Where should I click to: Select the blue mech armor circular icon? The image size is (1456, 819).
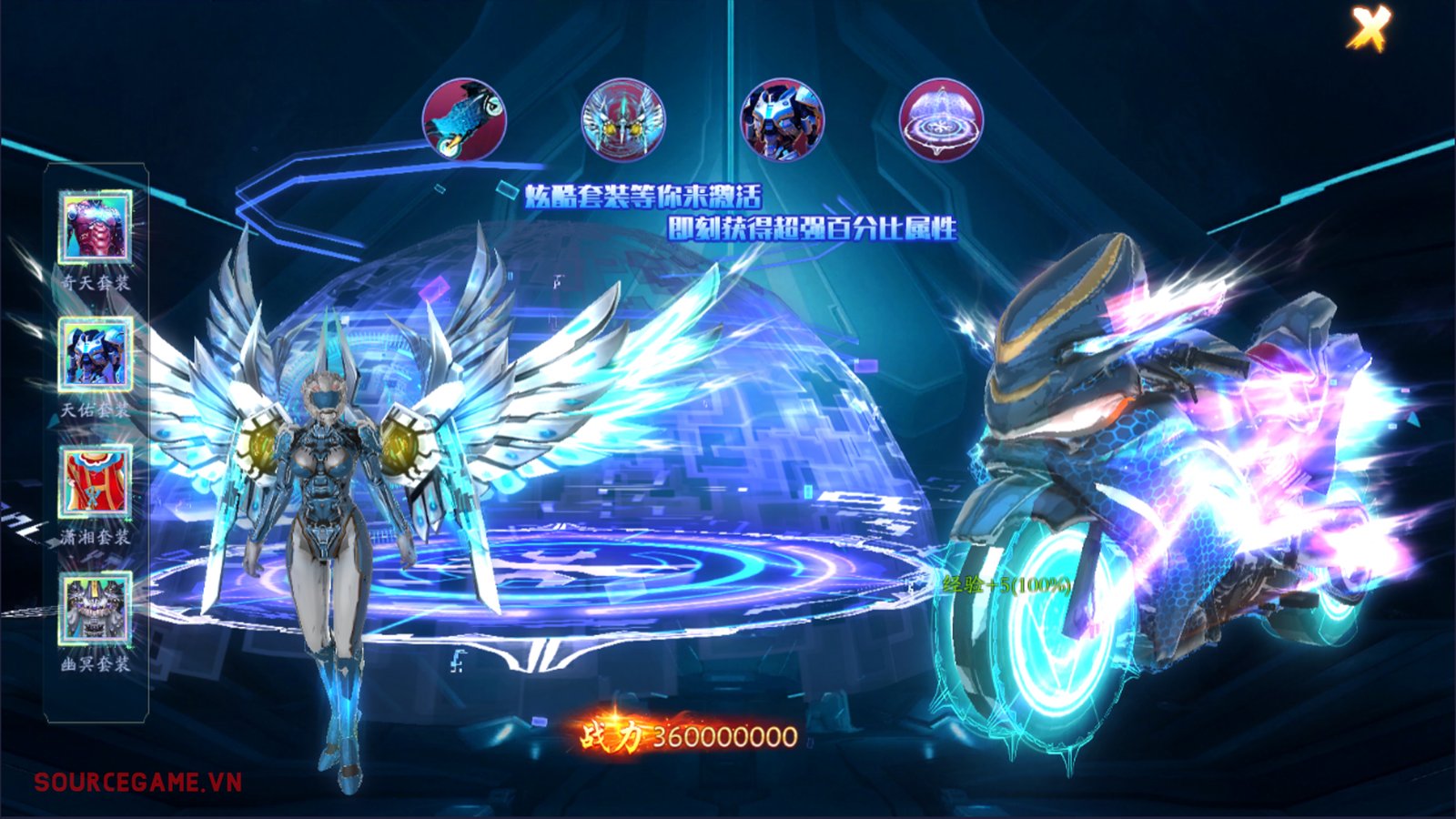783,119
